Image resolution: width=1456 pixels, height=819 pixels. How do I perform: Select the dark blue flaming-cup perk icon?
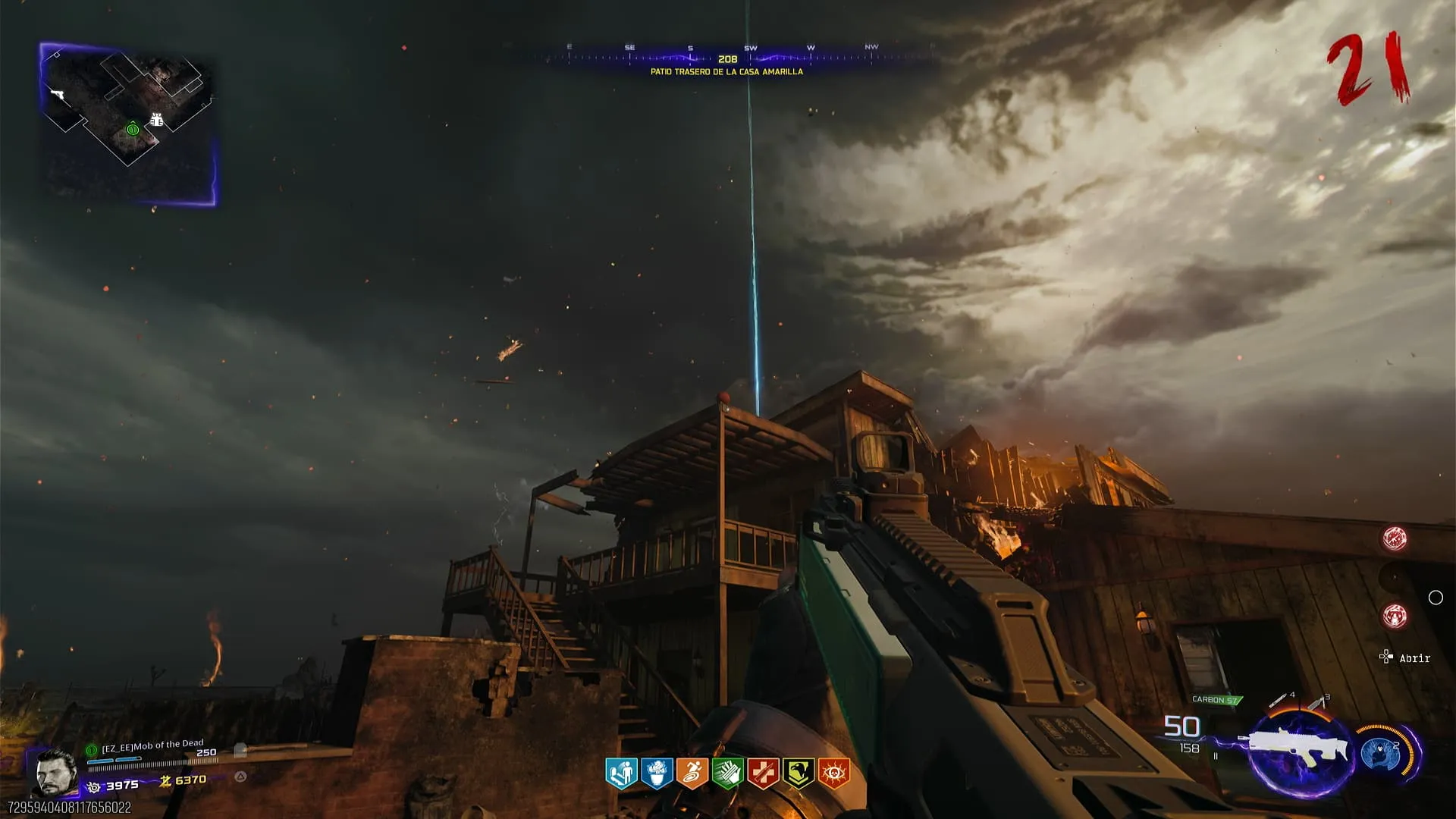(x=657, y=773)
